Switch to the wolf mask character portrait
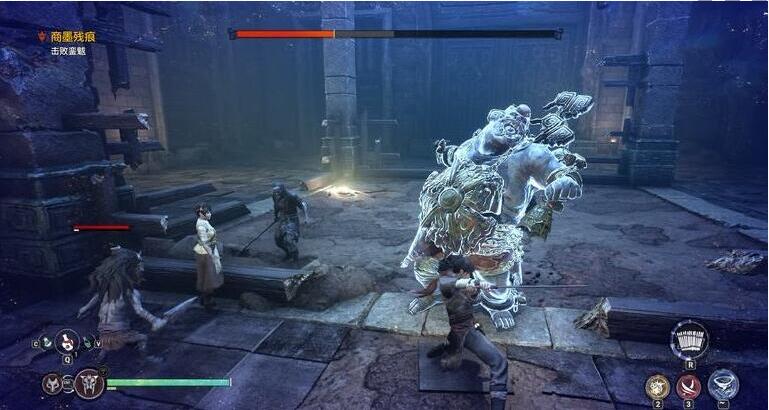 pos(52,383)
